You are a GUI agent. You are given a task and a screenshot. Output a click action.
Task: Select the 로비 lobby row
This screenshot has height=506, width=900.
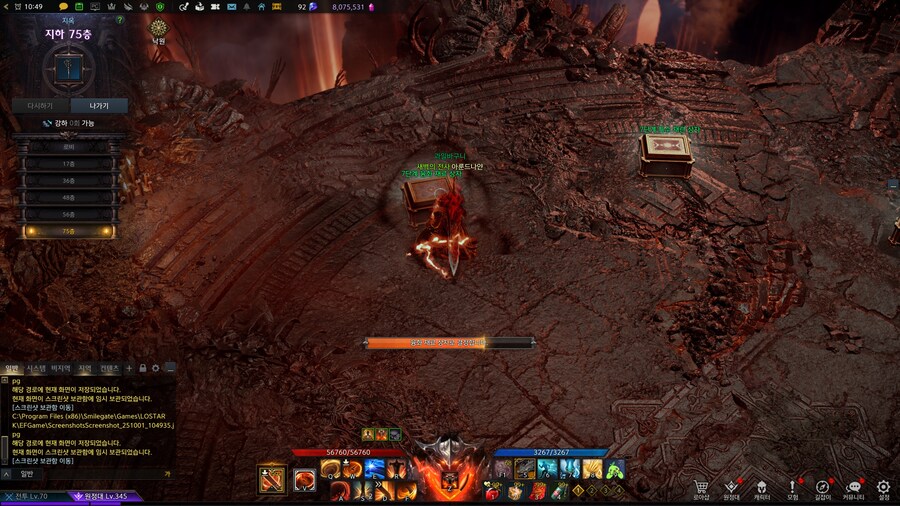[x=69, y=146]
